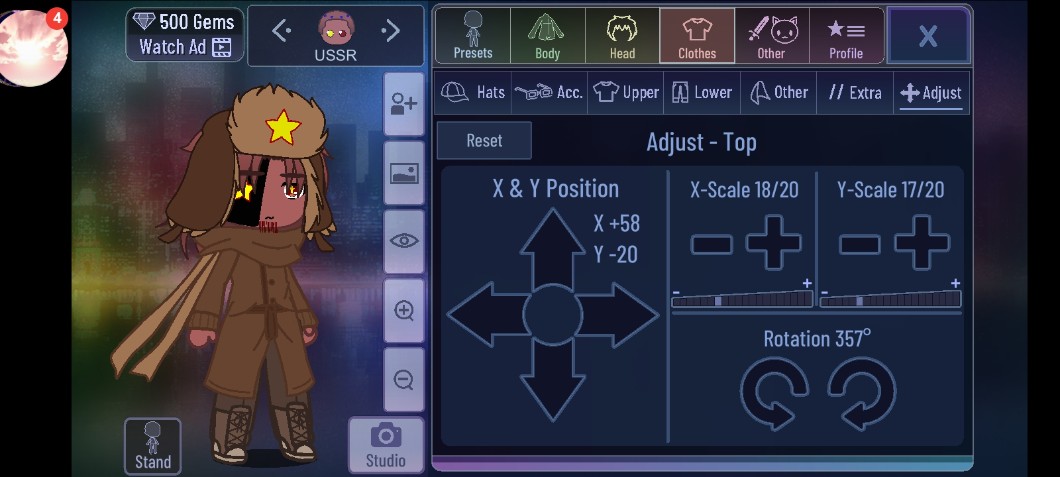Reset the top adjustment
The width and height of the screenshot is (1060, 477).
pyautogui.click(x=484, y=141)
